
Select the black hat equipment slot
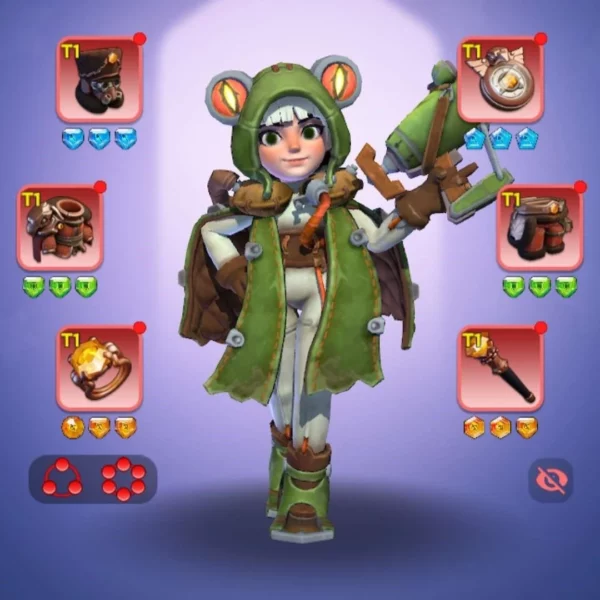click(99, 80)
